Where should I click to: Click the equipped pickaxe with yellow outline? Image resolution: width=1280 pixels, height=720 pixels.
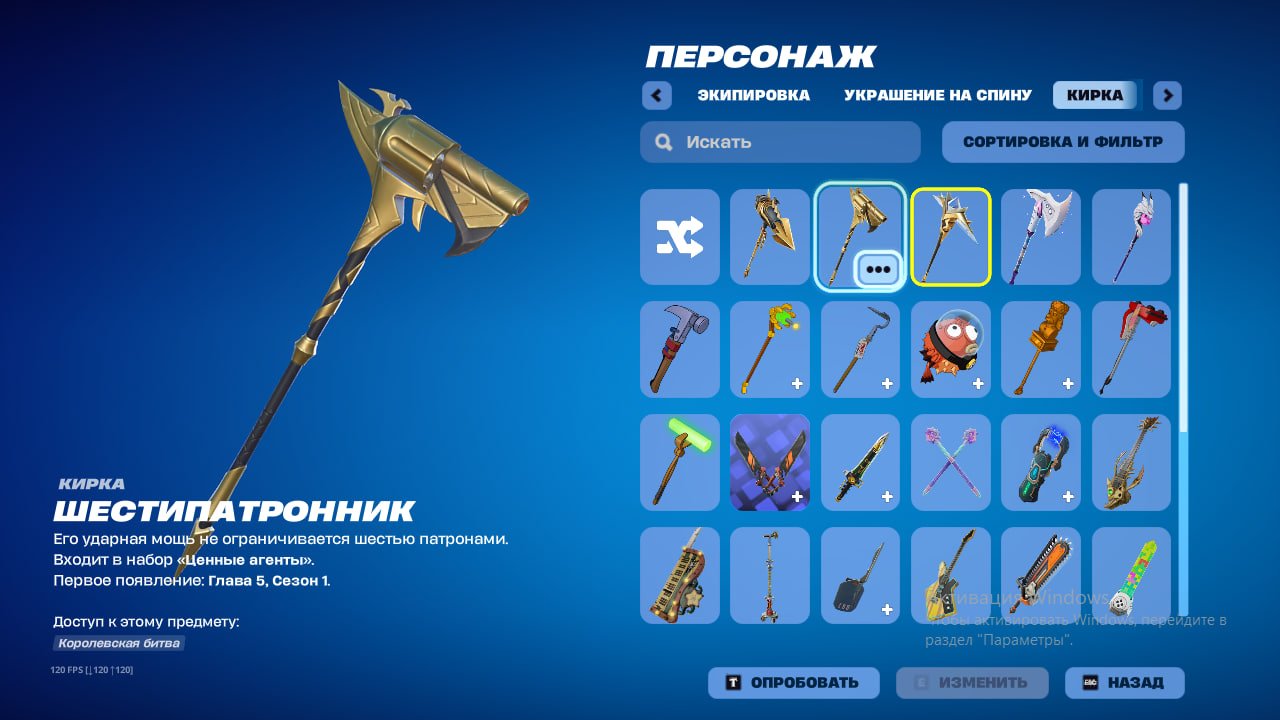pos(950,237)
